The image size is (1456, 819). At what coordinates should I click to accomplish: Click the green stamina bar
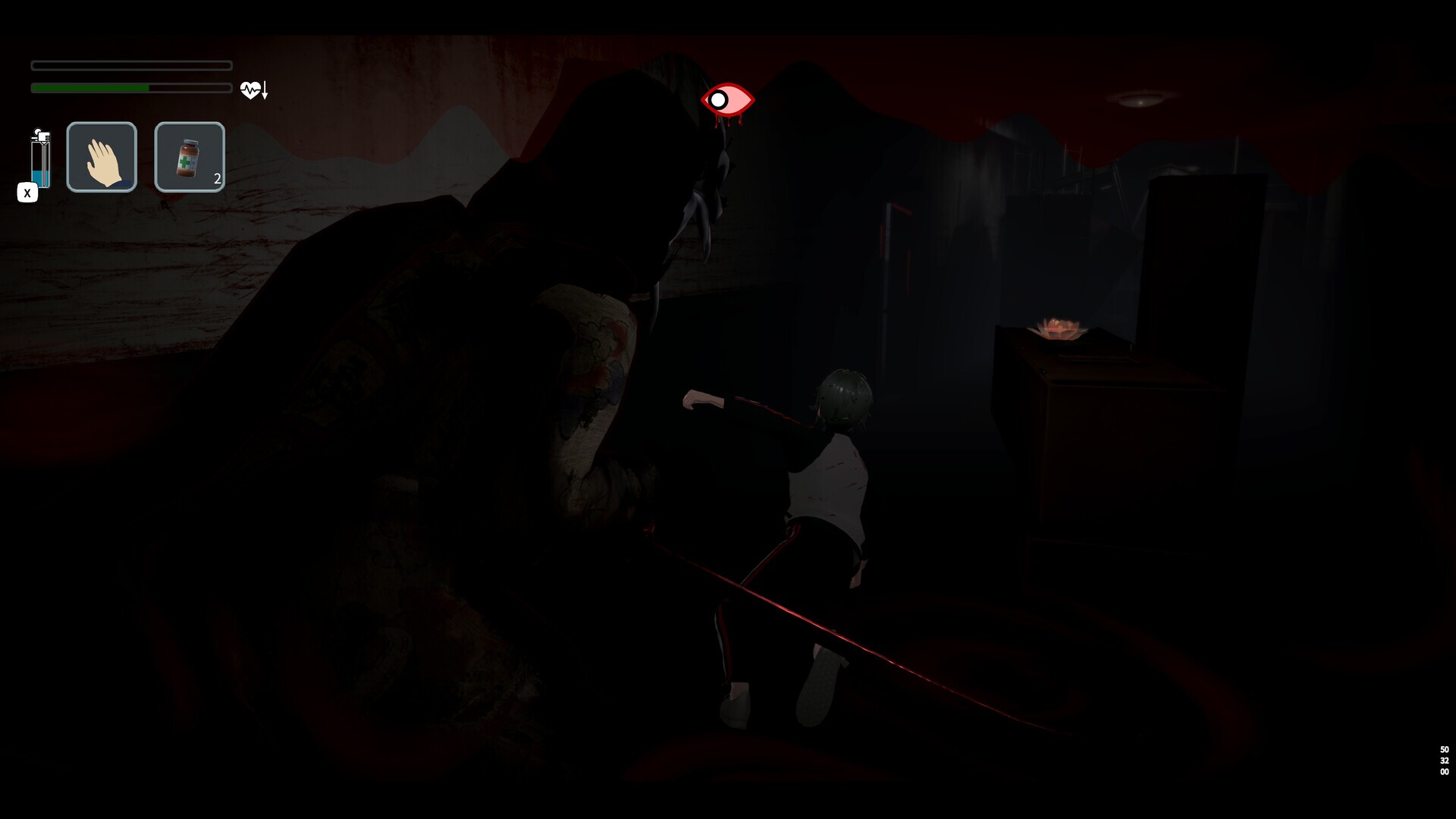91,88
